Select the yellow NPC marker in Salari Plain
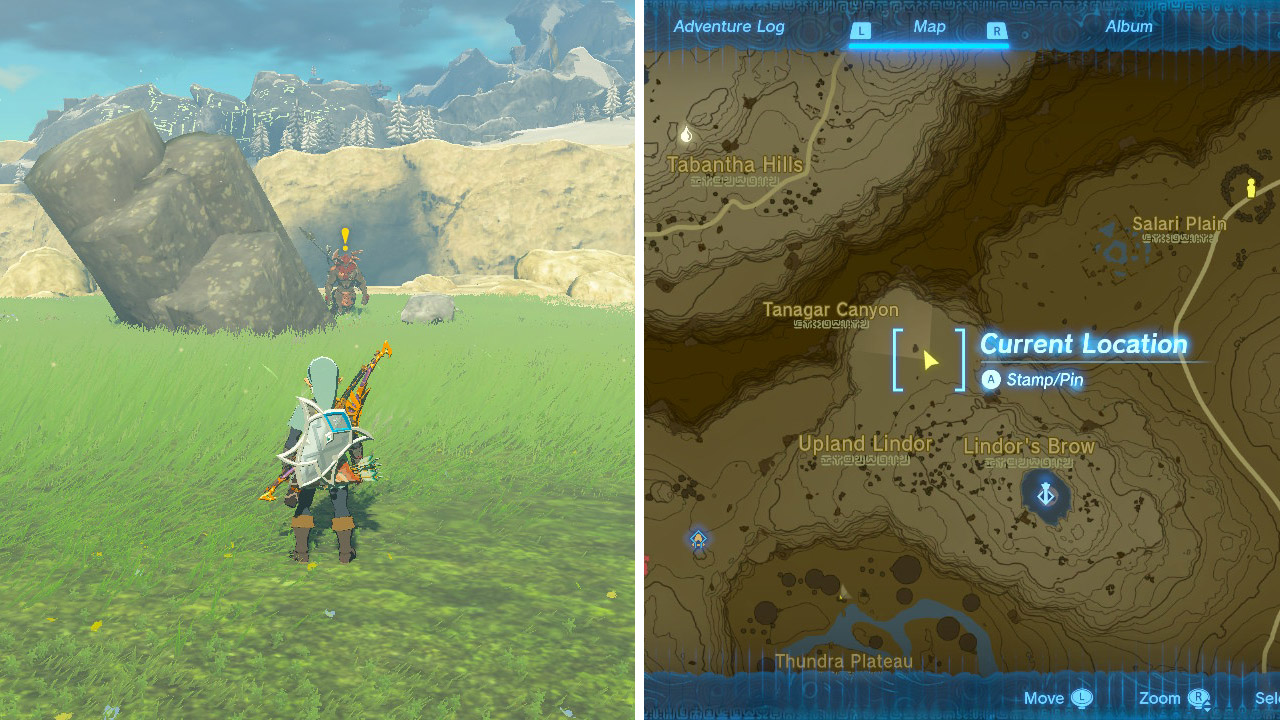 (x=1251, y=188)
